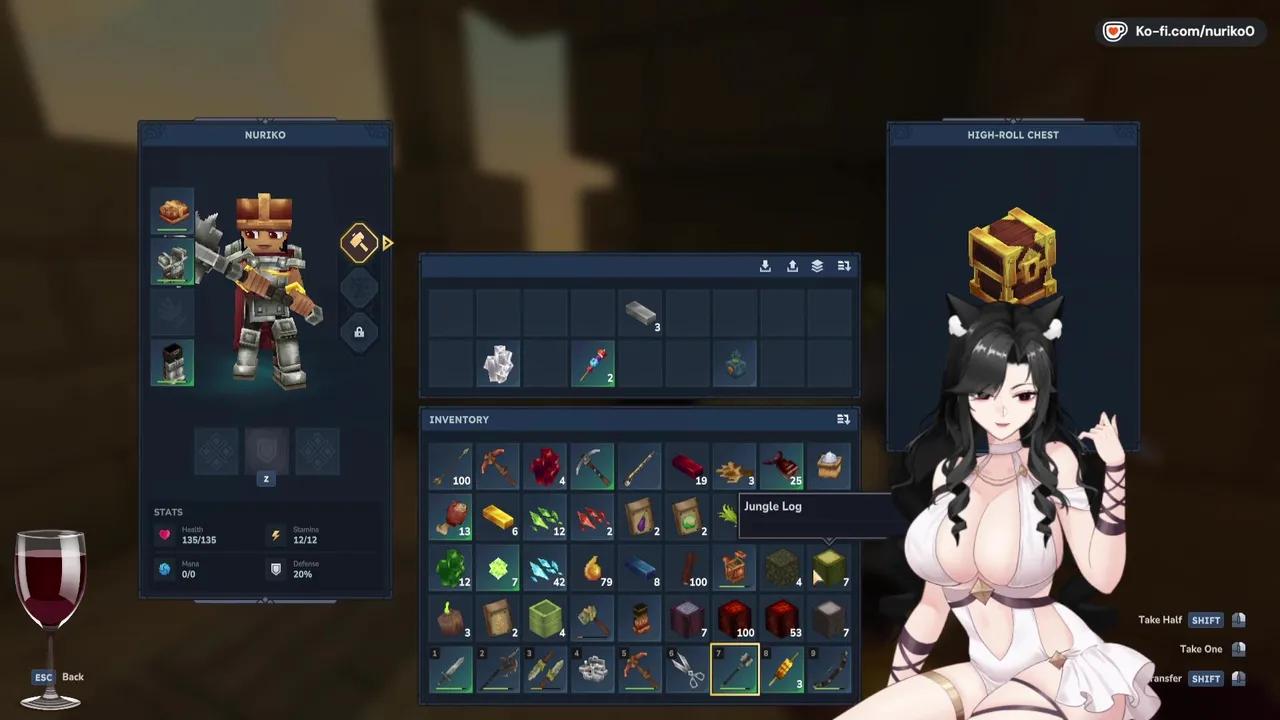Click the withdraw-all up arrow icon
Viewport: 1280px width, 720px height.
click(792, 266)
